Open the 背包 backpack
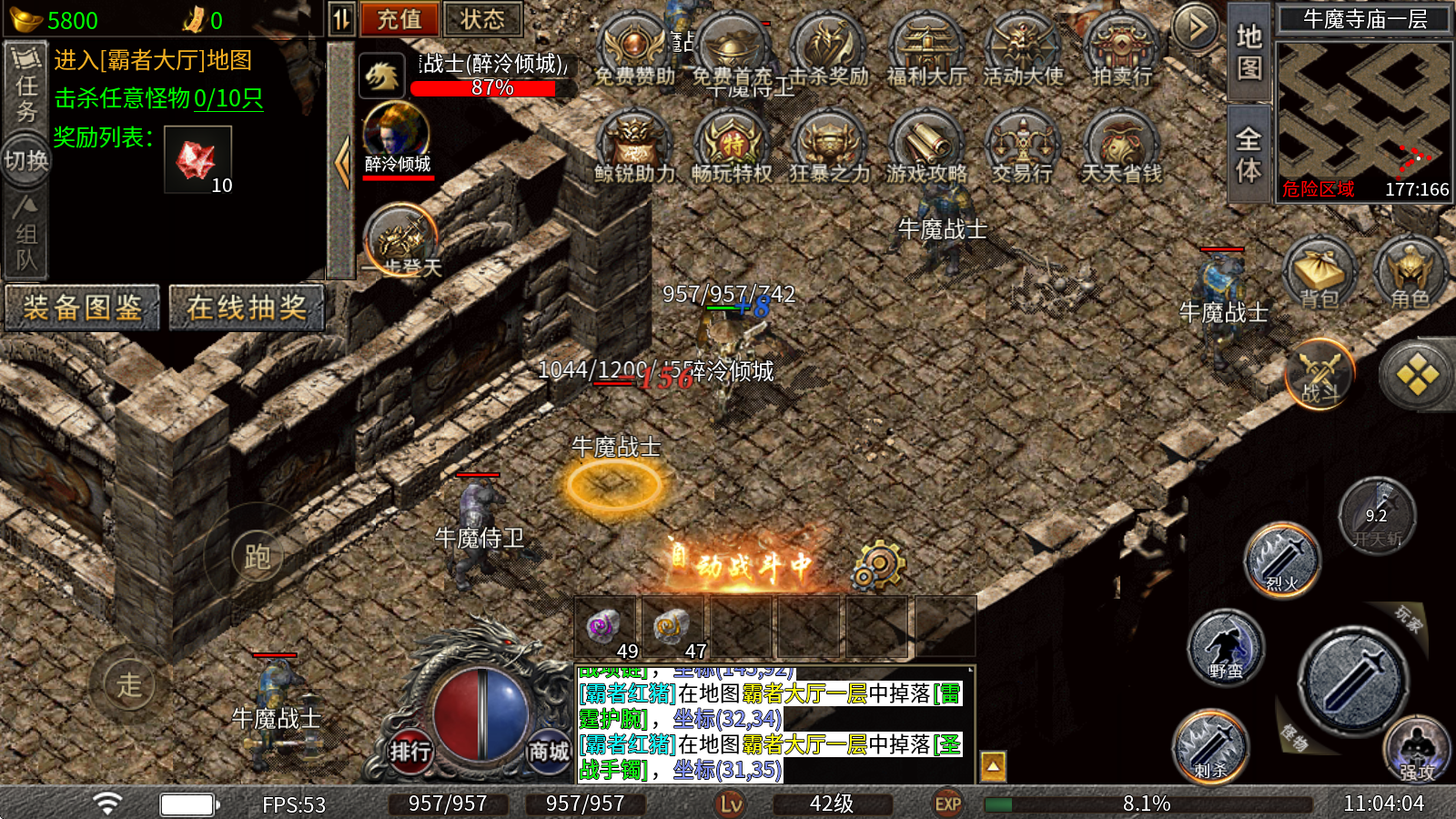 (1319, 273)
